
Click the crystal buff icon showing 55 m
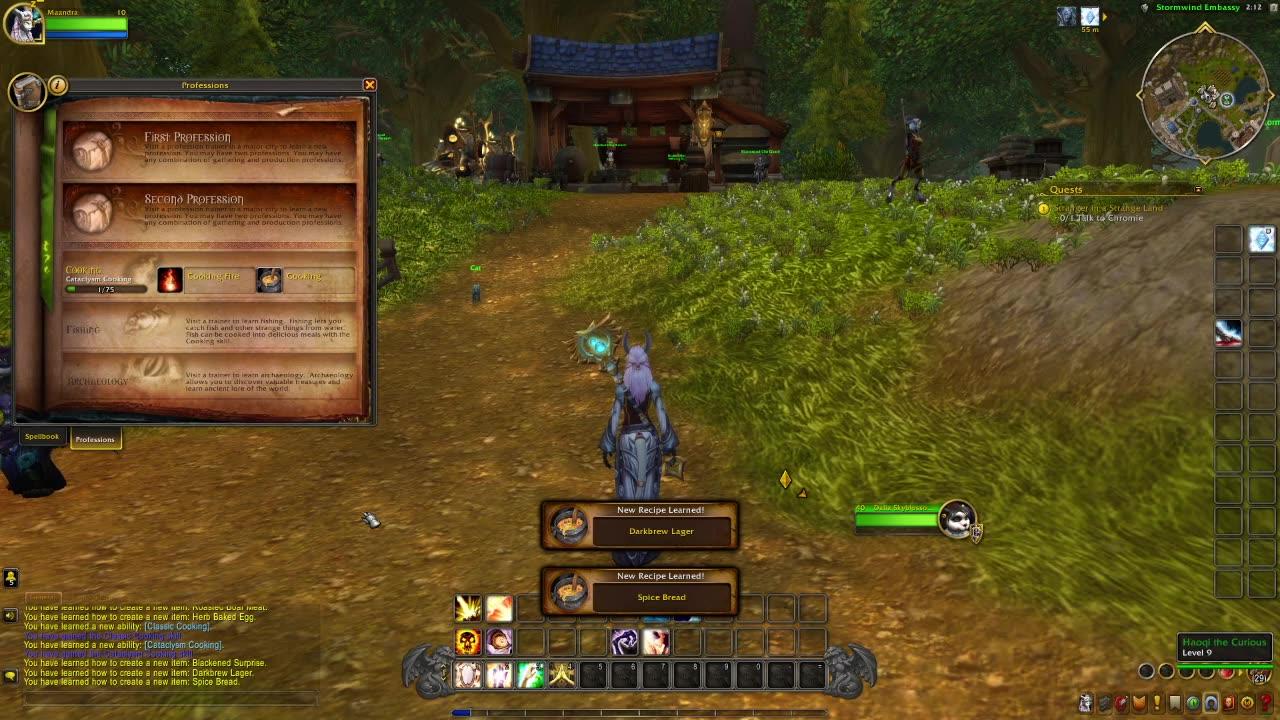pyautogui.click(x=1090, y=16)
